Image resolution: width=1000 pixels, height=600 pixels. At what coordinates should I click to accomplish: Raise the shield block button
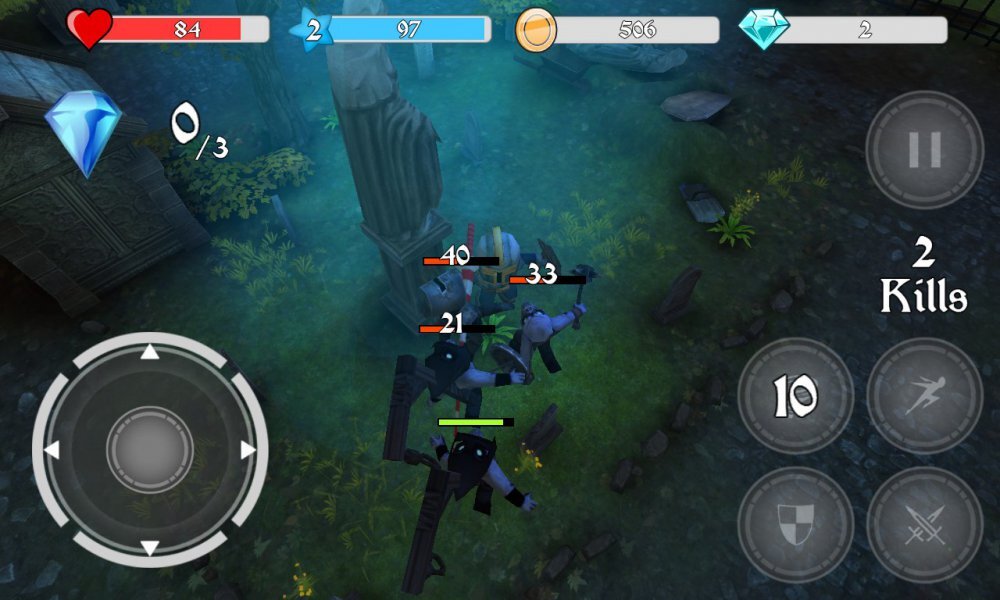coord(795,523)
